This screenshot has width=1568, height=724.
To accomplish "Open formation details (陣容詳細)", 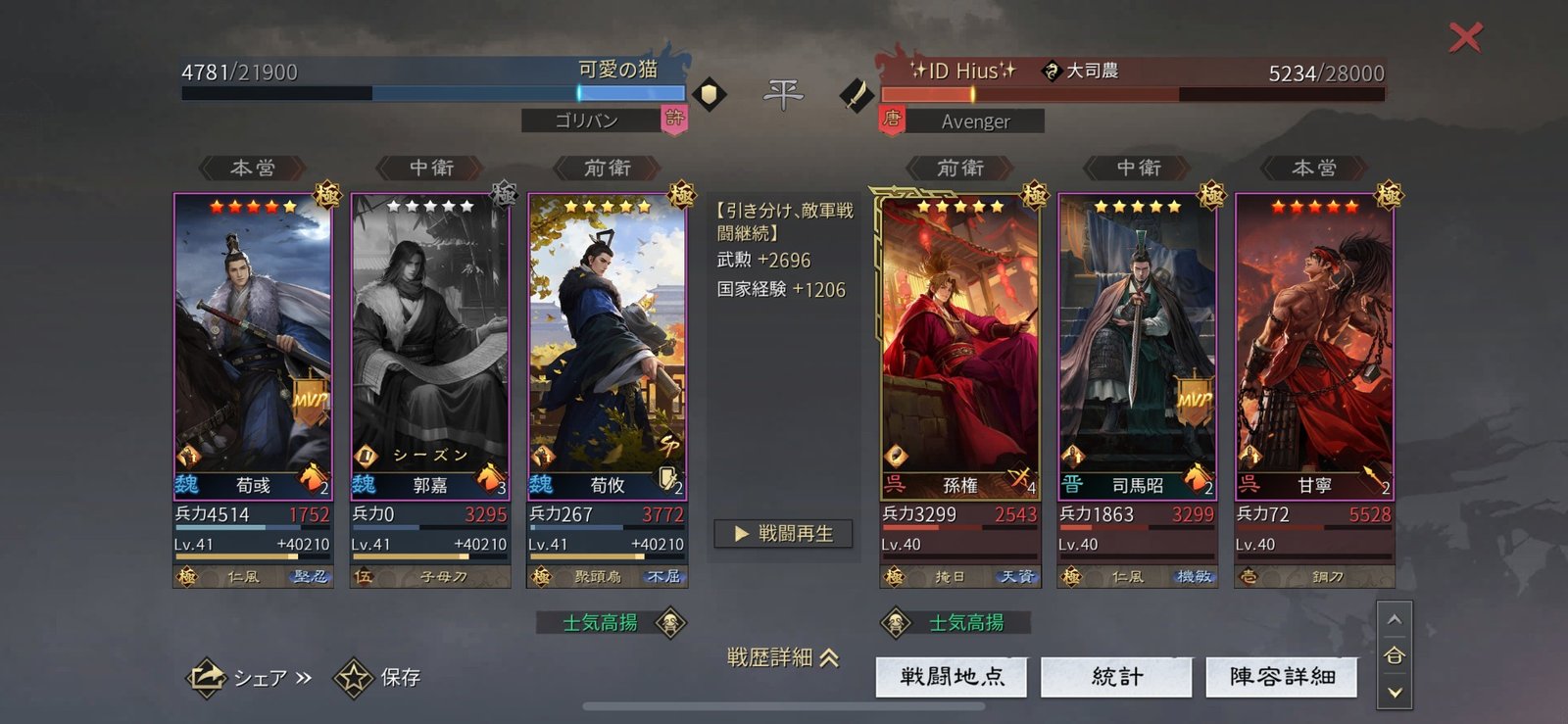I will click(x=1282, y=676).
